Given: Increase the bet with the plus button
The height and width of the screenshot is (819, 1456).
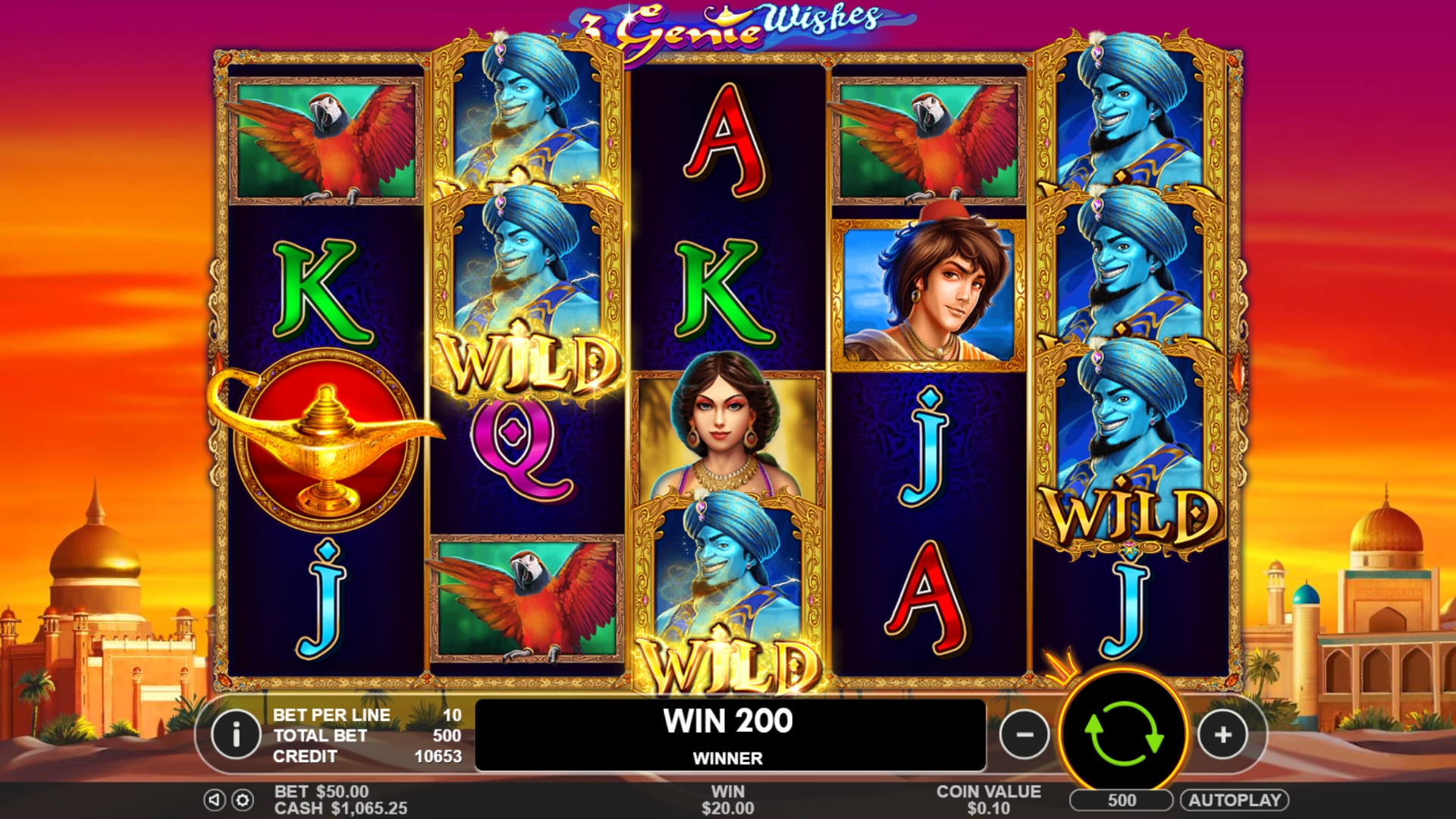Looking at the screenshot, I should point(1222,734).
